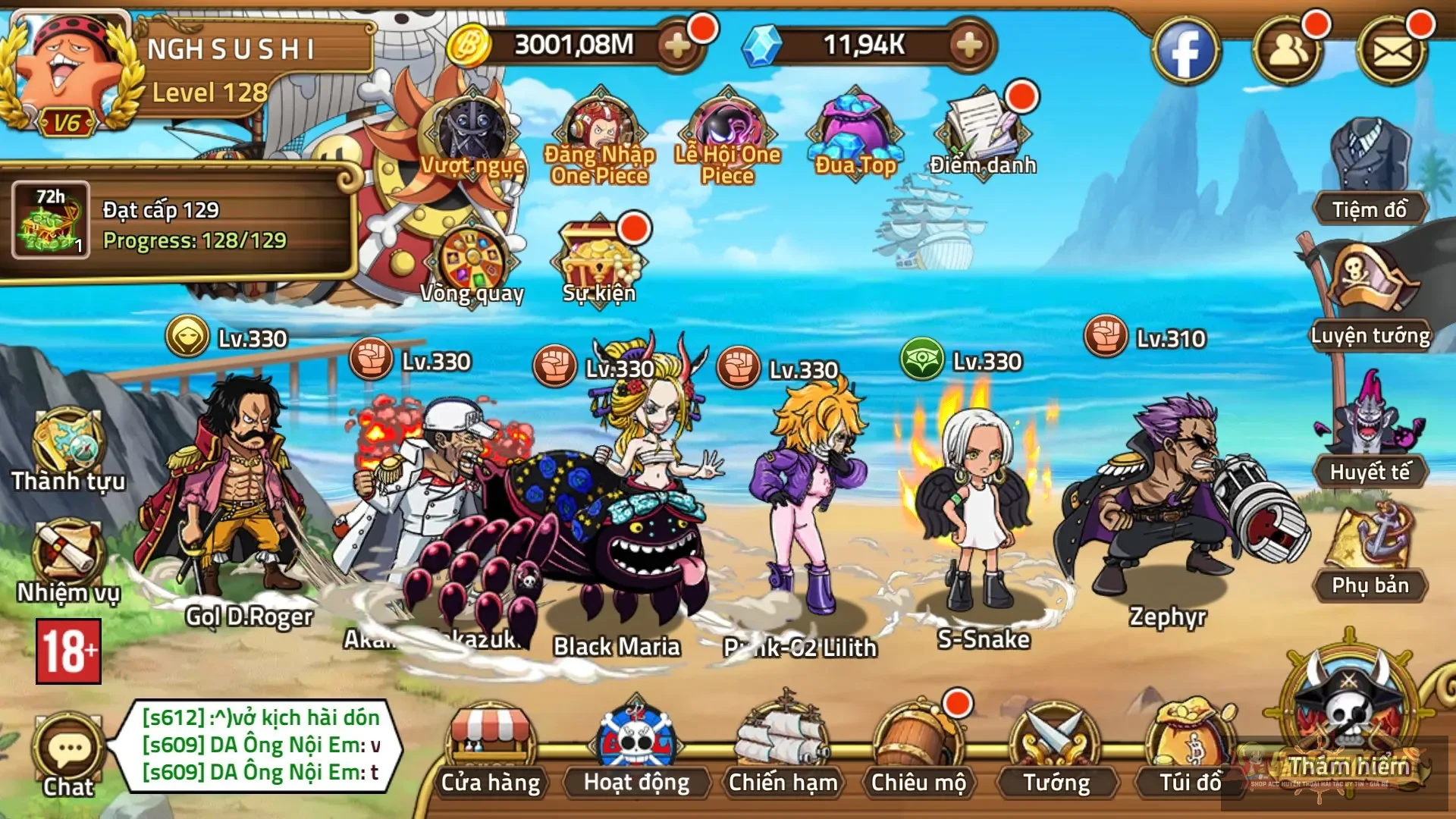Add gold coins with the plus button
Viewport: 1456px width, 819px height.
coord(677,46)
